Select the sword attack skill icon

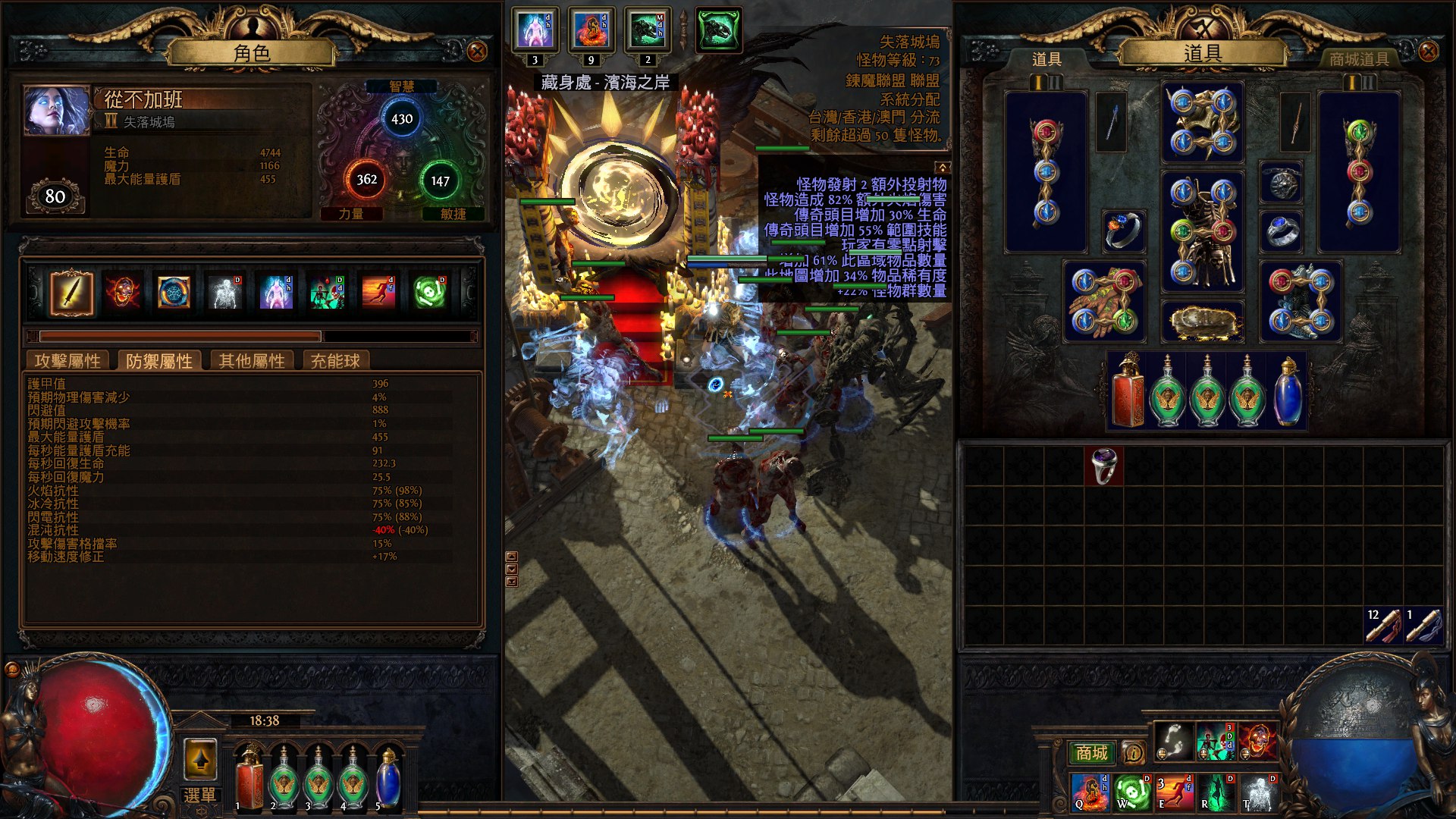tap(71, 293)
